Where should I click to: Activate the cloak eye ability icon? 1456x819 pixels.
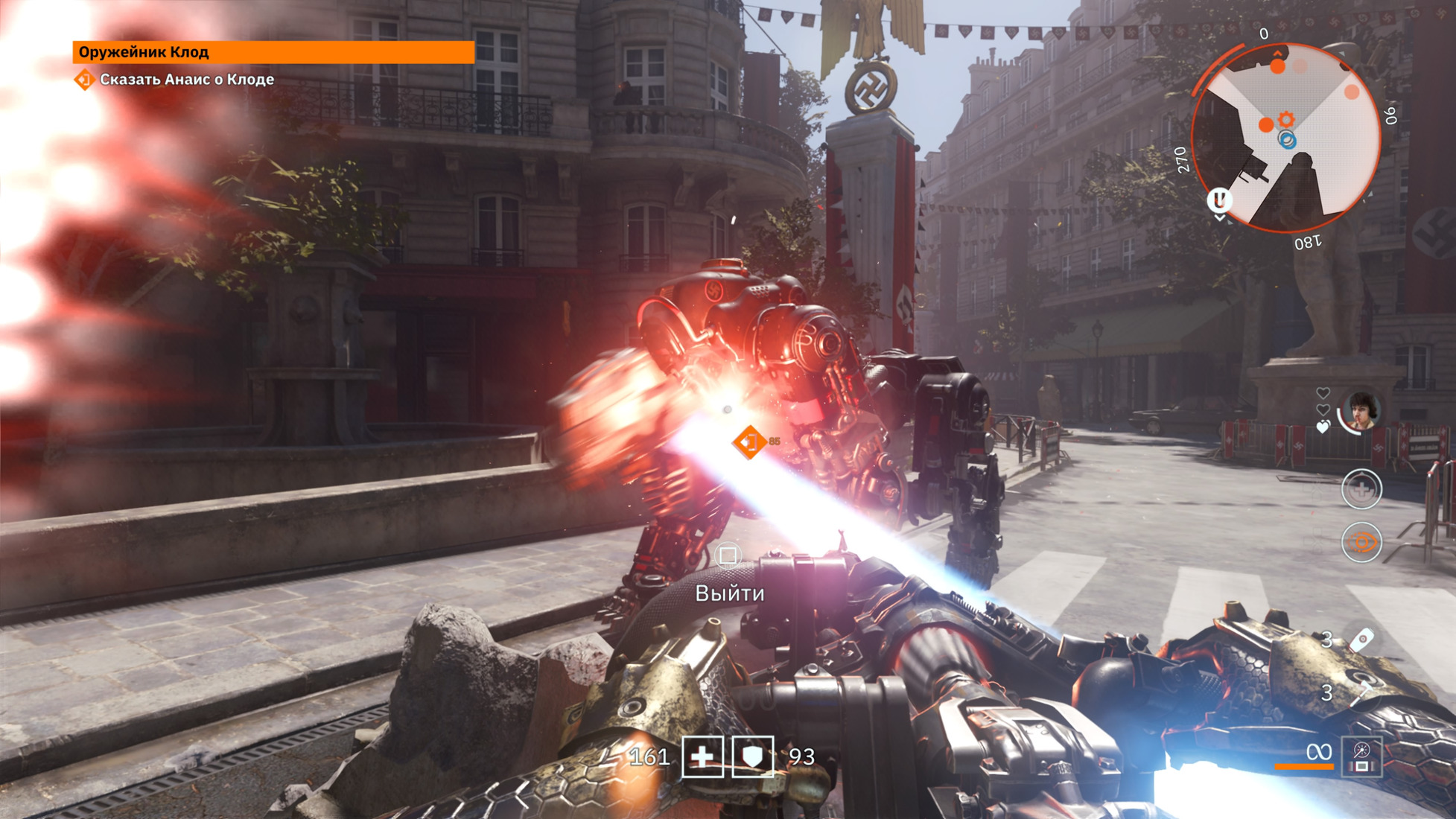1361,542
